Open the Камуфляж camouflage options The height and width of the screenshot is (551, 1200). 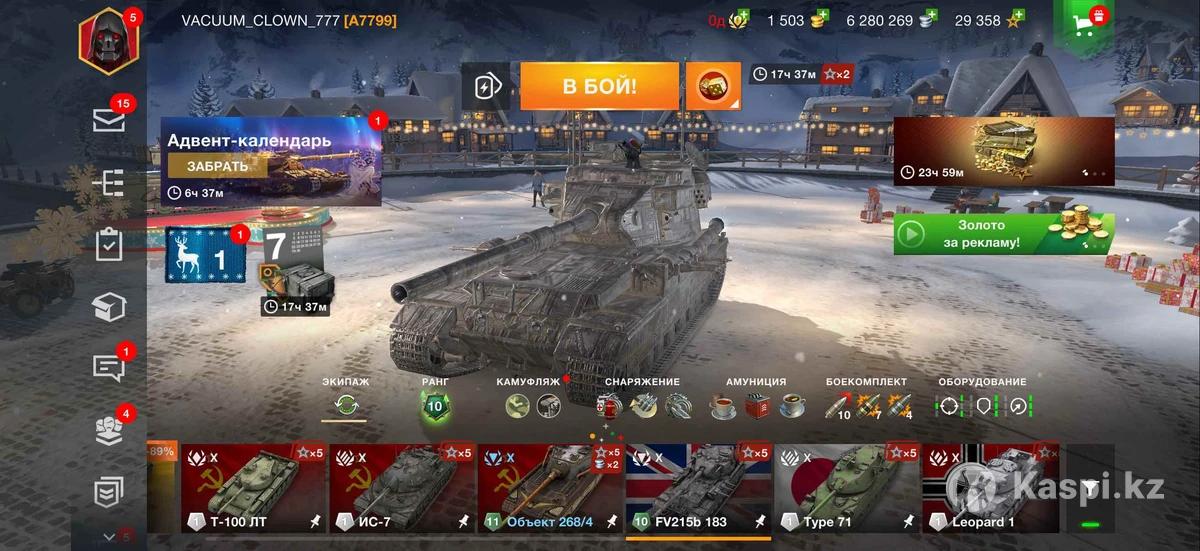pos(533,405)
